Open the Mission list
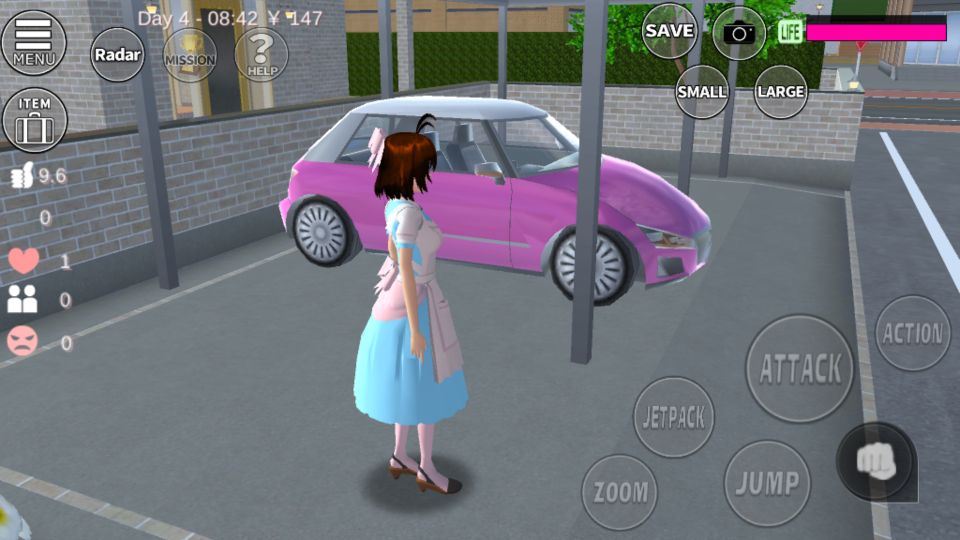Screen dimensions: 960x540 tap(189, 55)
